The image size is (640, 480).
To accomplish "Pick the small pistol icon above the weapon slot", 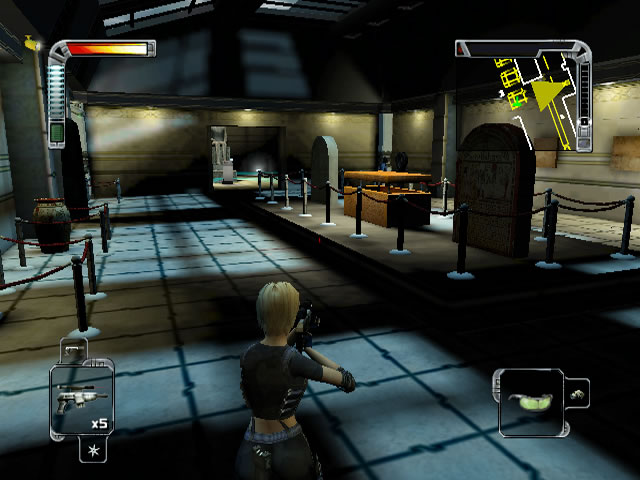I will [72, 349].
